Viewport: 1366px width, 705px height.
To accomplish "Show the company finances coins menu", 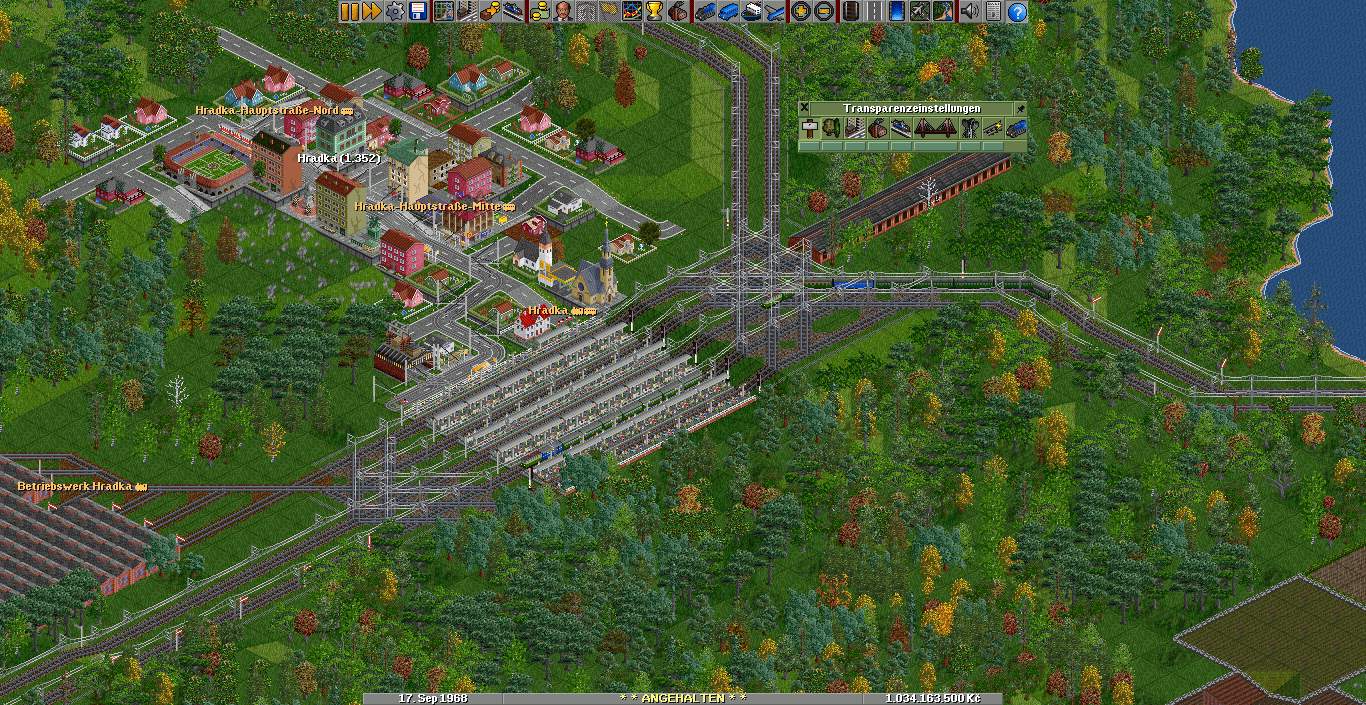I will coord(540,11).
